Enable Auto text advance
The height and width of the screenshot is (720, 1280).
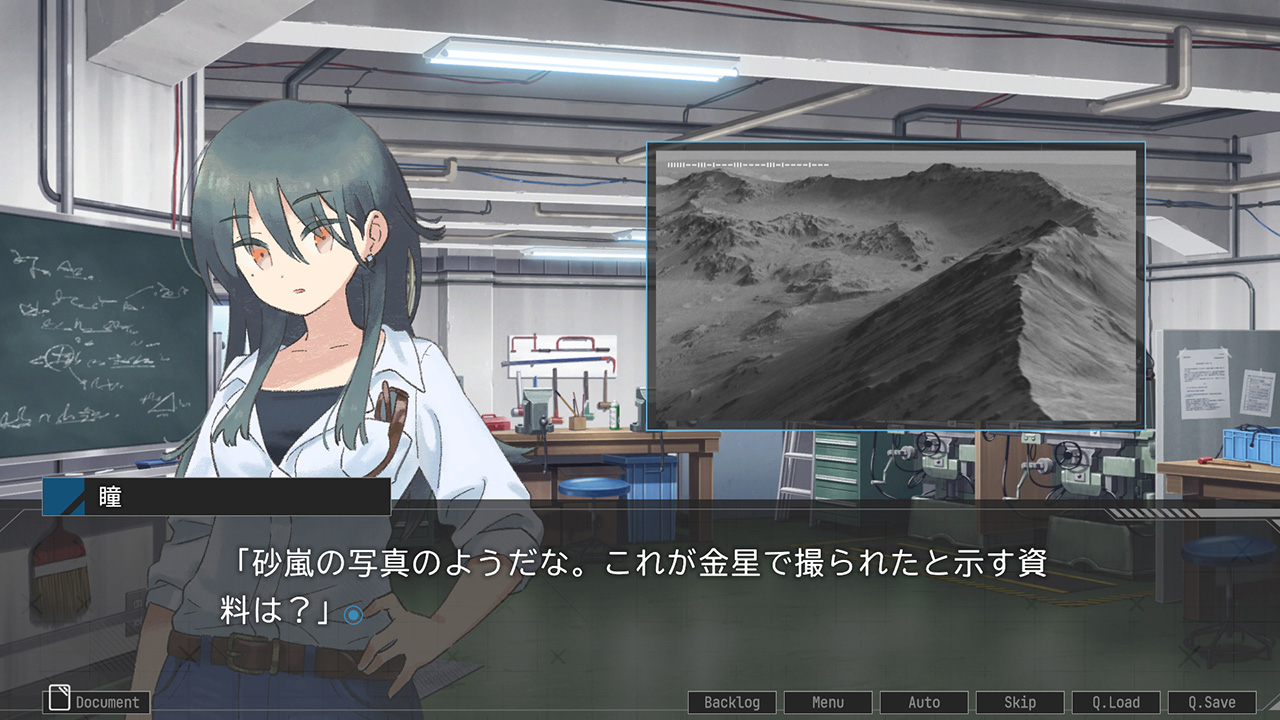click(924, 702)
